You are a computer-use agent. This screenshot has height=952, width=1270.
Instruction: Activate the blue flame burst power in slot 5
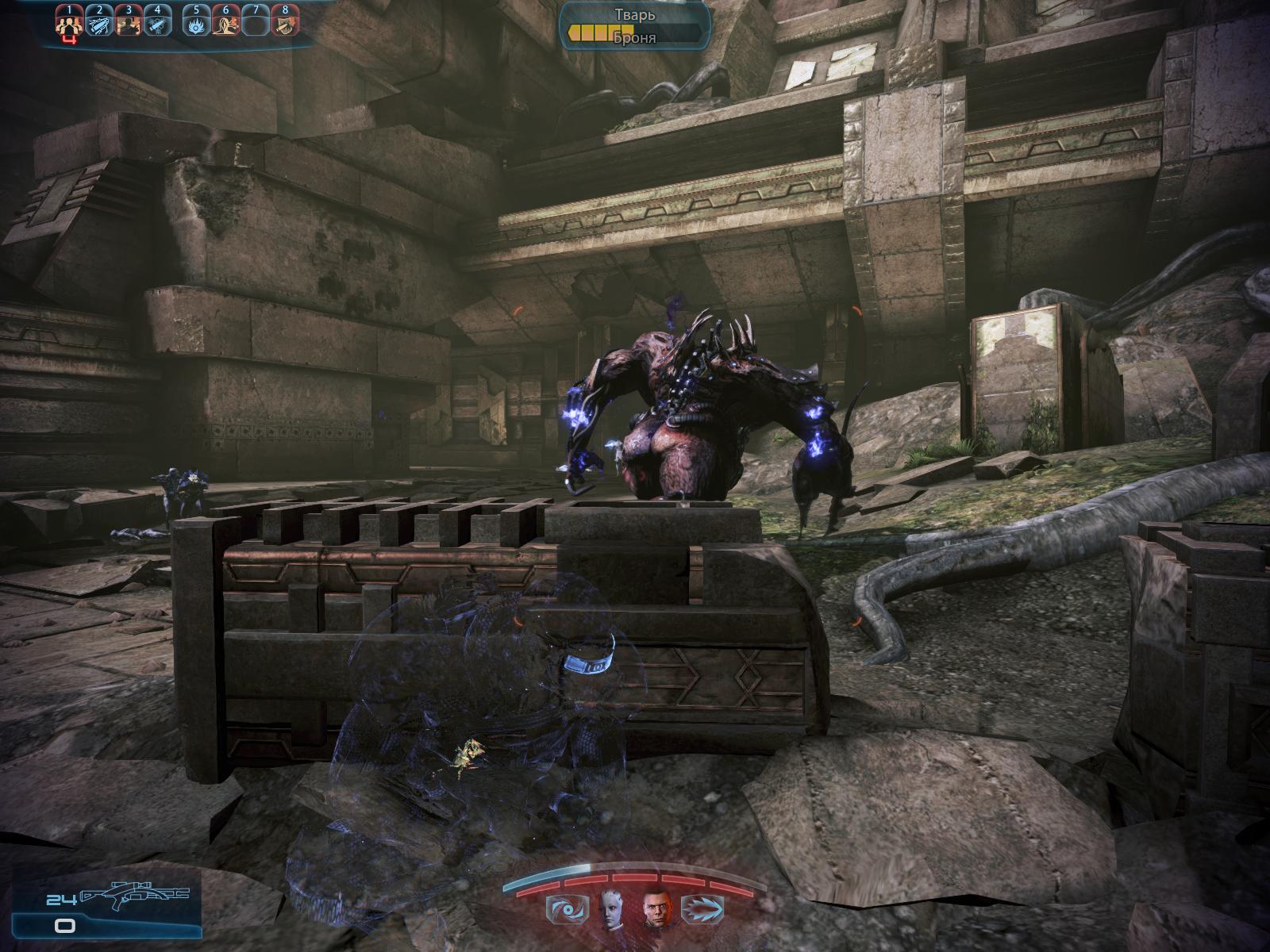(197, 25)
